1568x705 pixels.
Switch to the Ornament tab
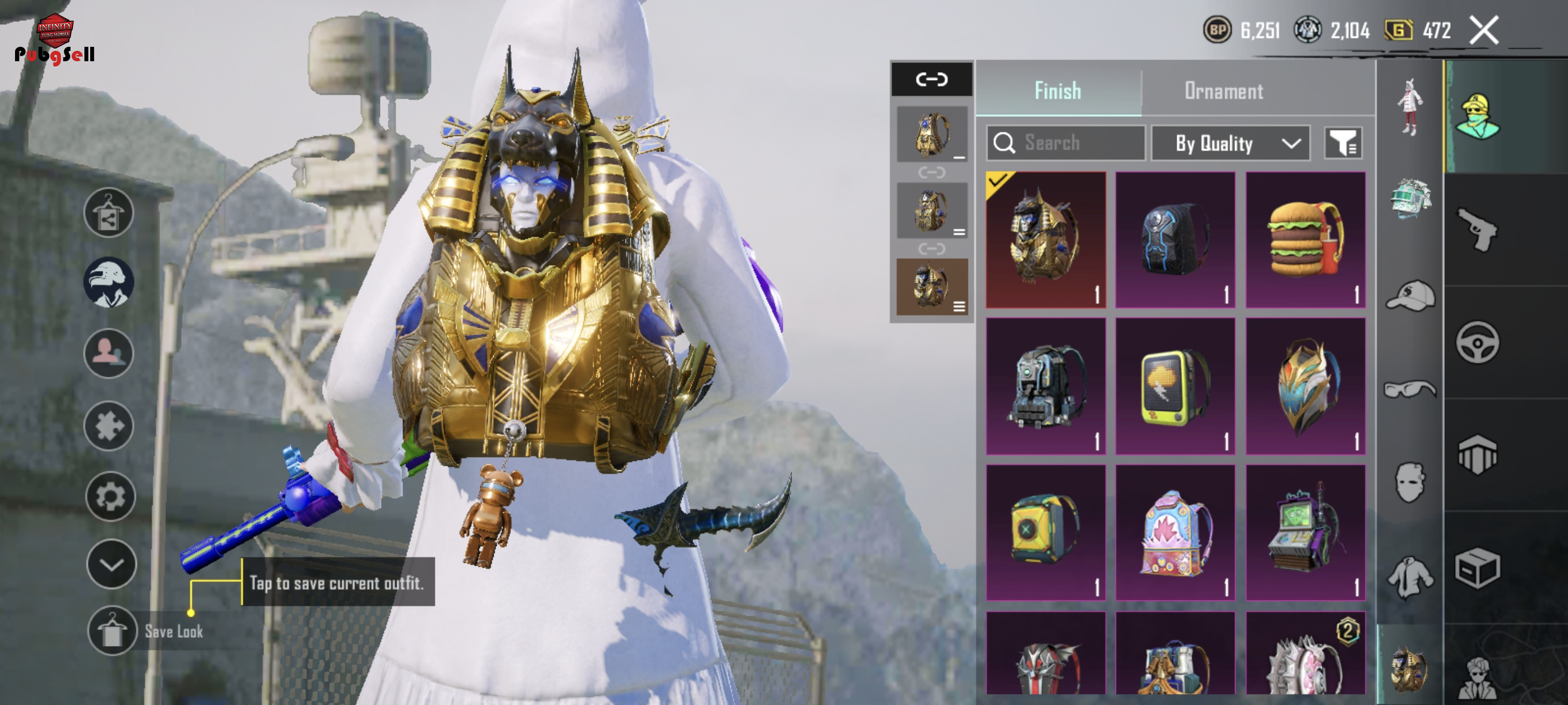click(1223, 91)
